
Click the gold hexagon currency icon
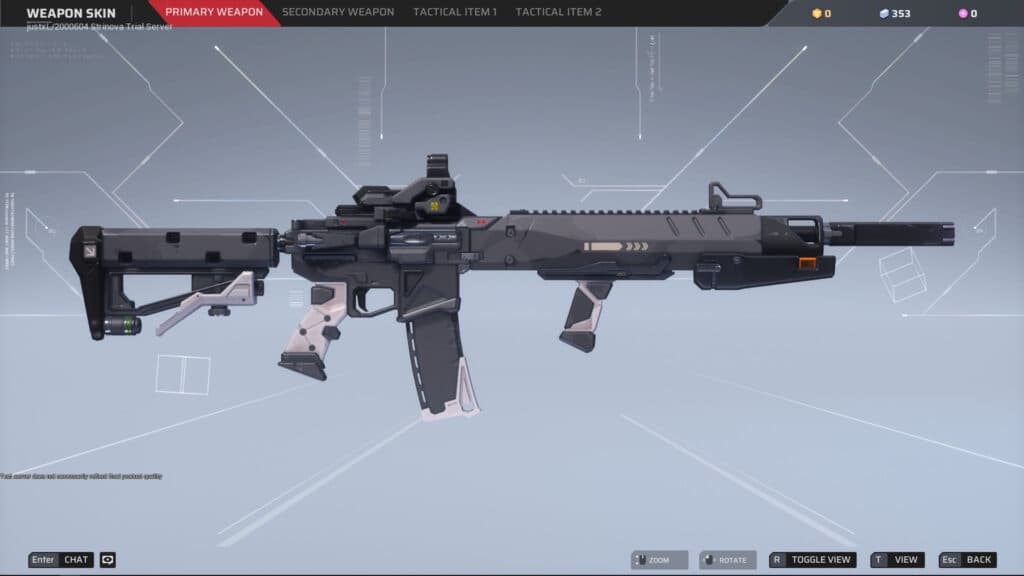coord(816,14)
